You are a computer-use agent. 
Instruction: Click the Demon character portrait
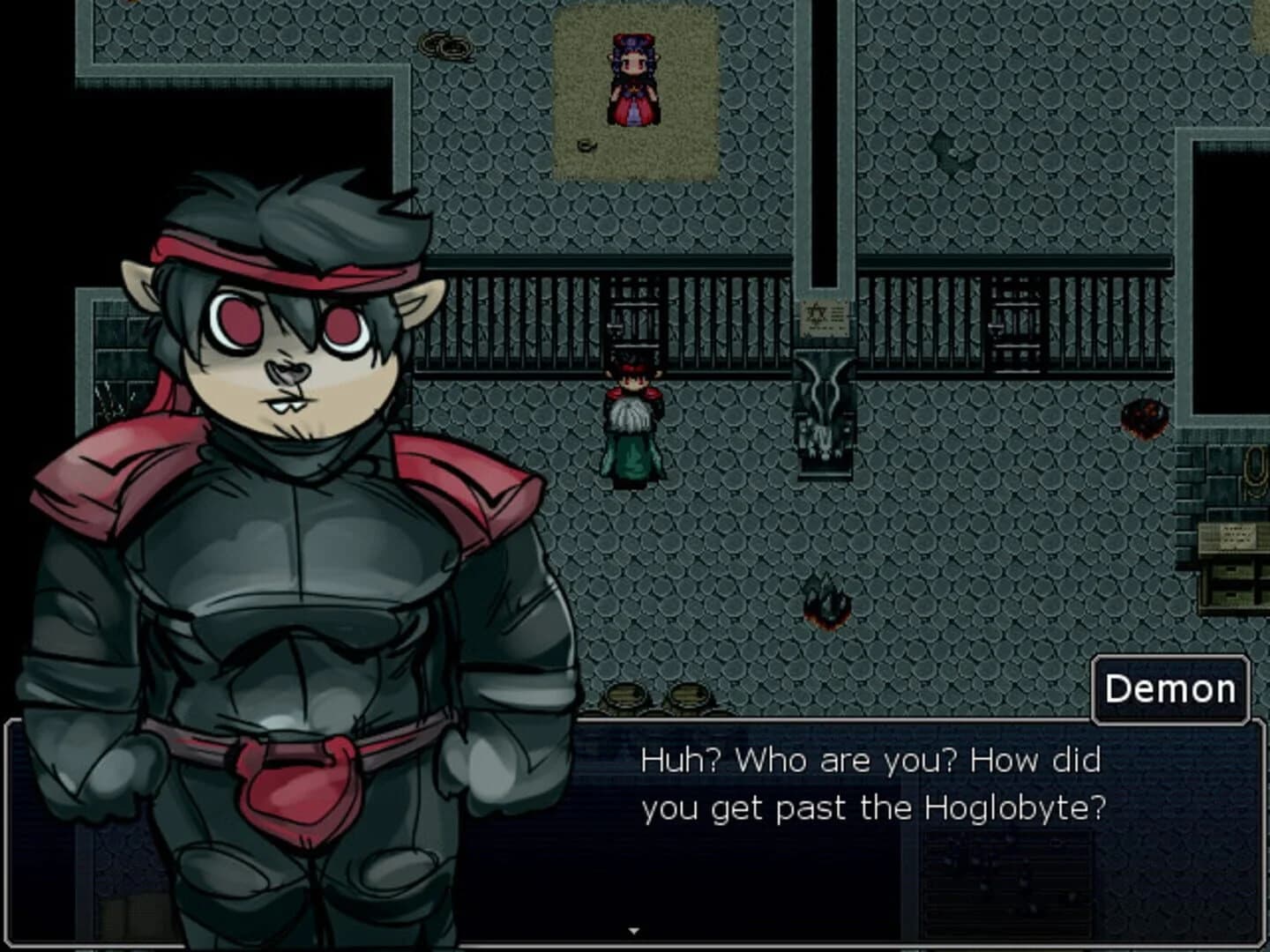pyautogui.click(x=291, y=529)
